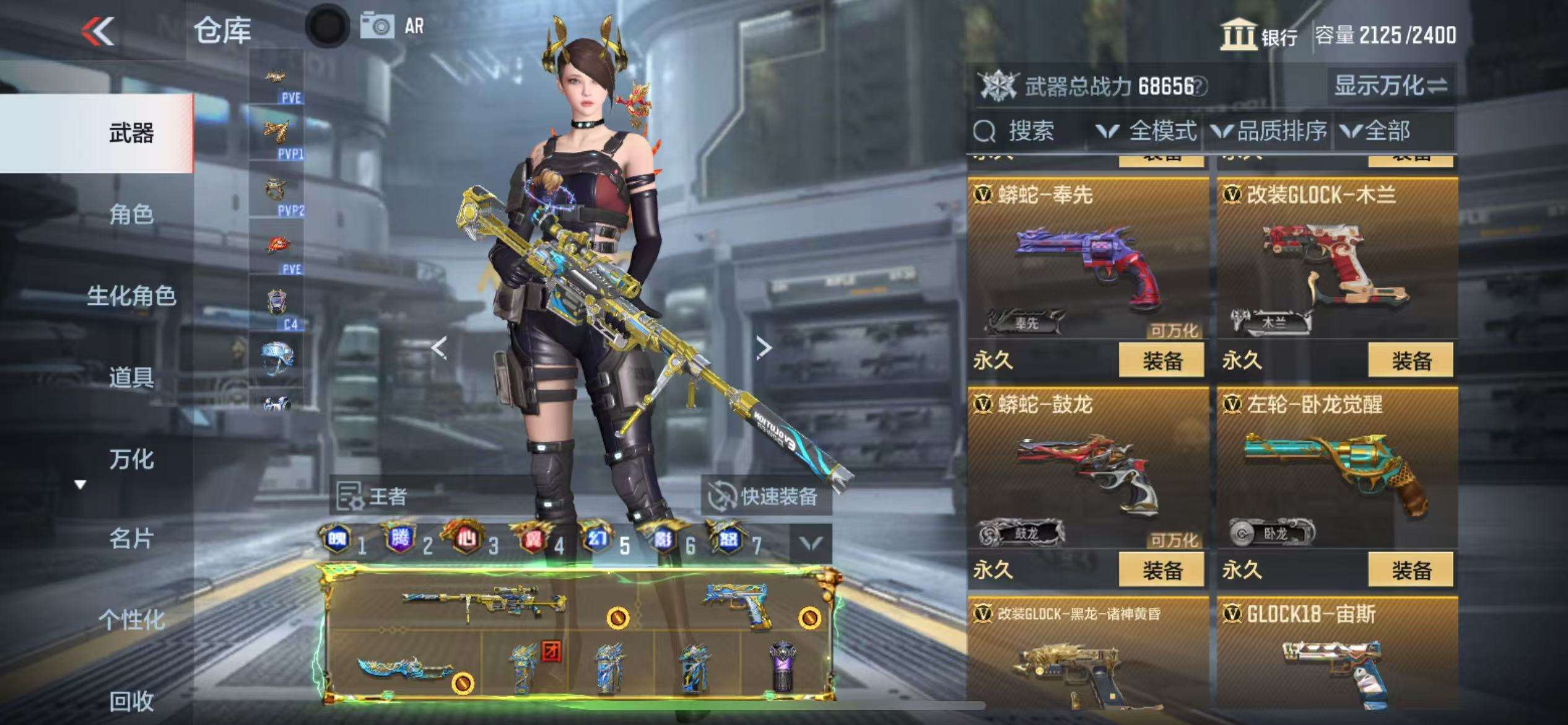Open the 全模式 mode filter dropdown

point(1146,131)
